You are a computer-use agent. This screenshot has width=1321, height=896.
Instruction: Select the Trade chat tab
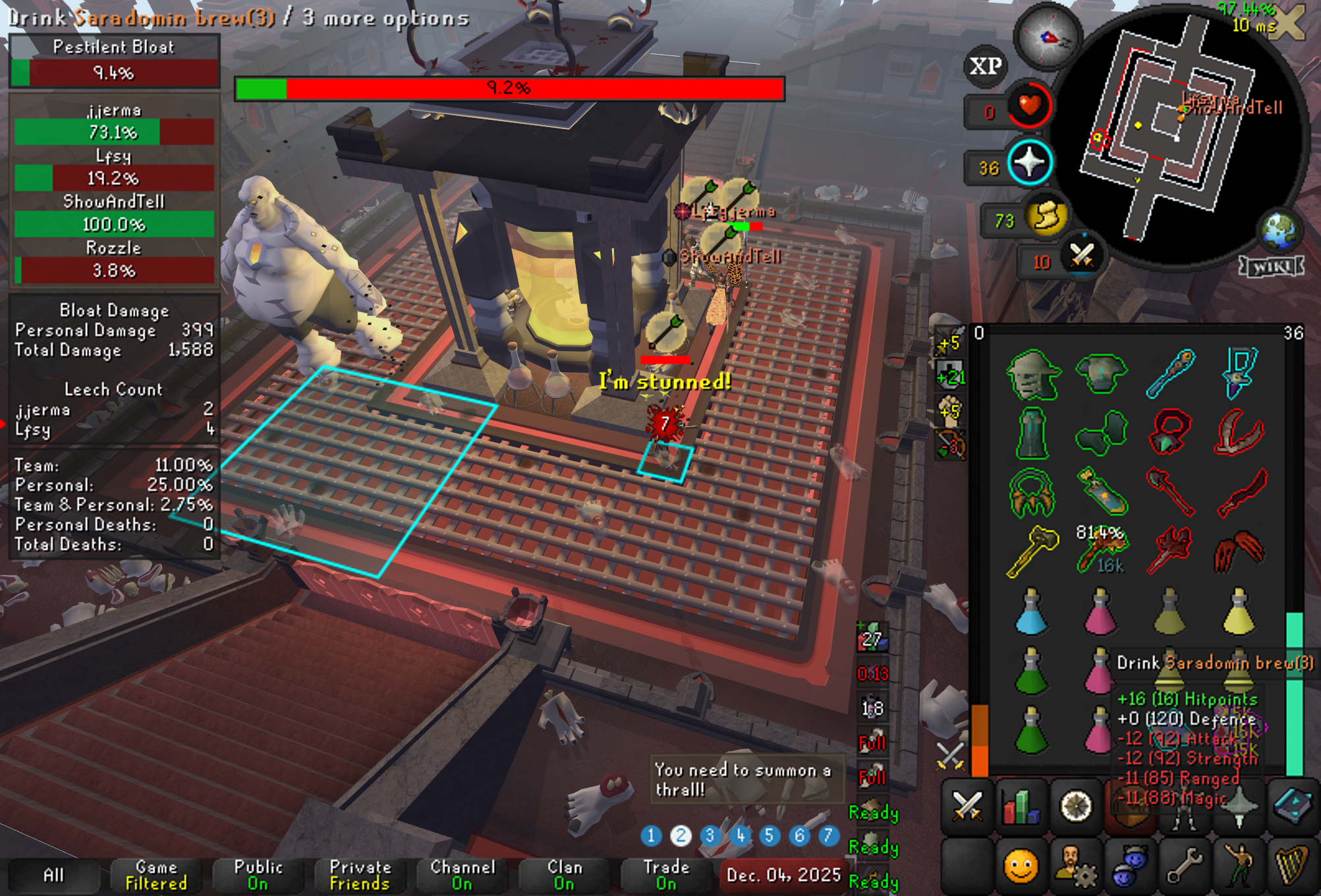666,875
